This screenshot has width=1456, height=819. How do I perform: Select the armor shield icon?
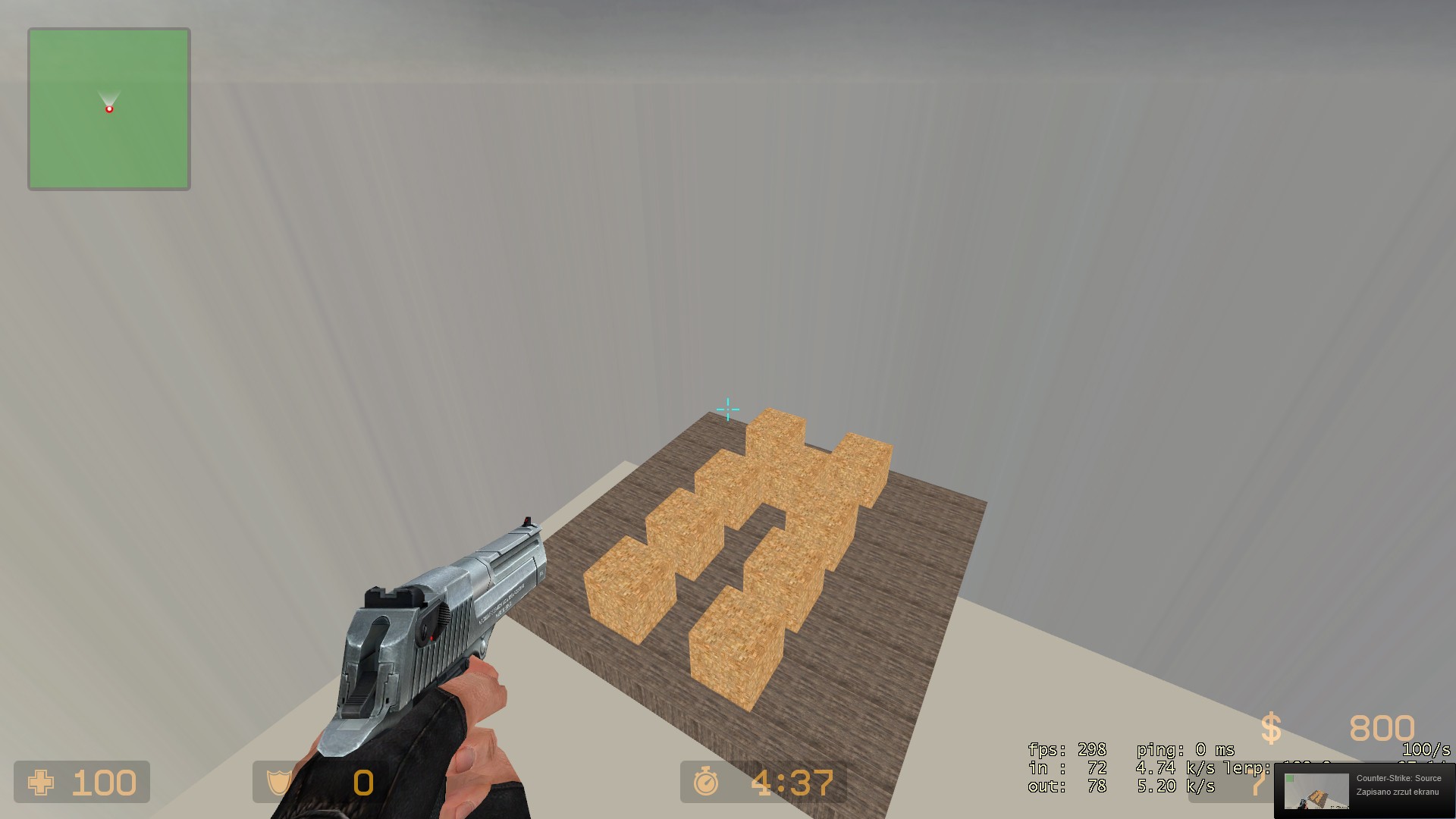pyautogui.click(x=278, y=783)
